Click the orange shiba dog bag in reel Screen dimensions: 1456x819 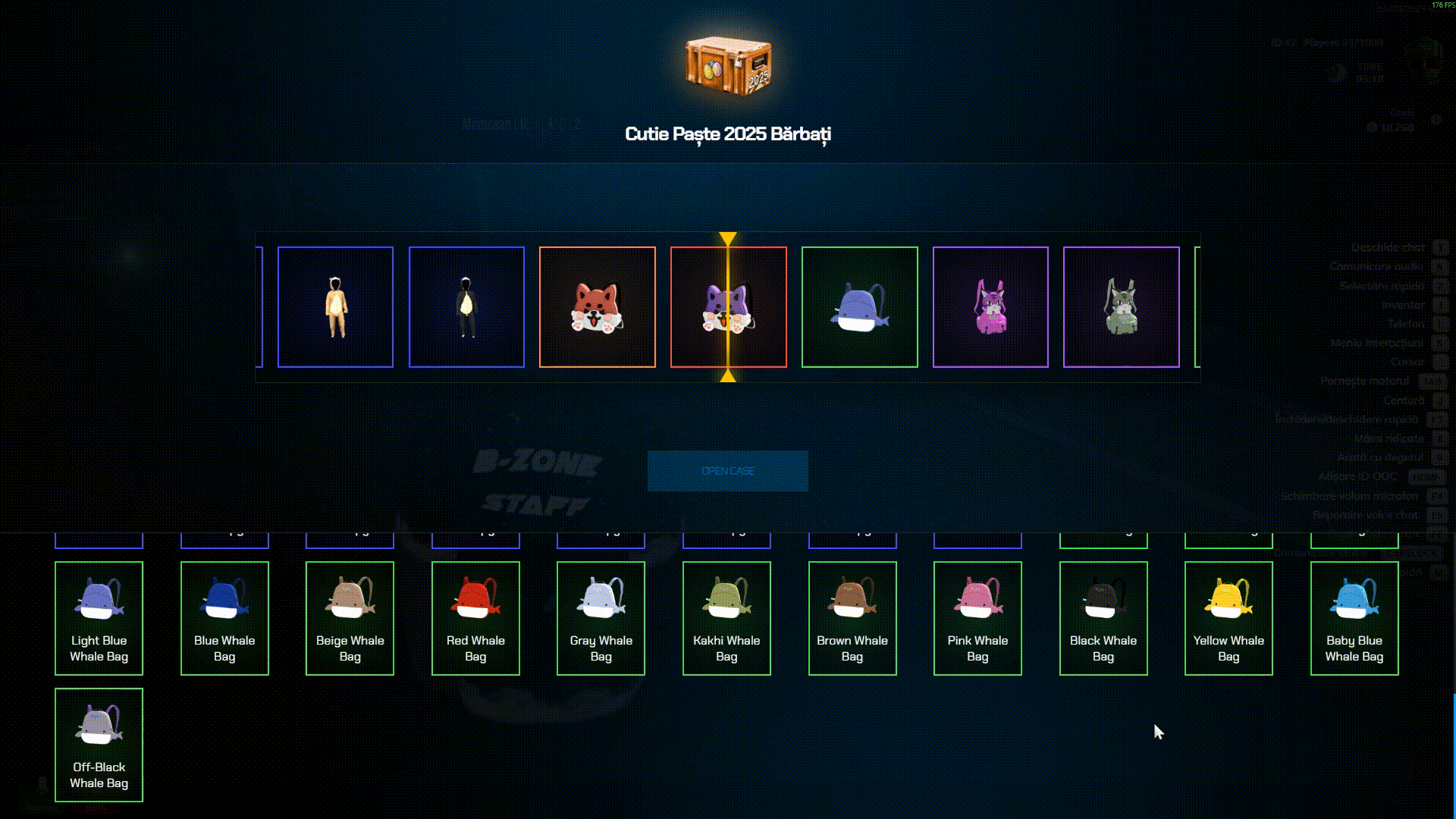(x=597, y=307)
